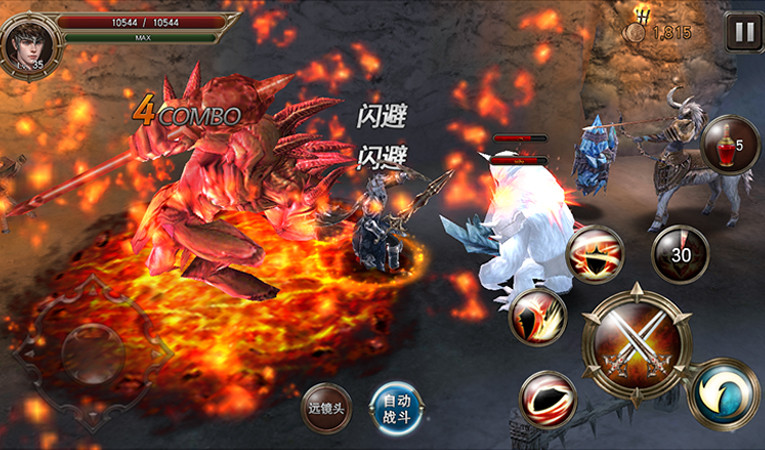The height and width of the screenshot is (450, 765).
Task: Use the red health potion
Action: [727, 146]
